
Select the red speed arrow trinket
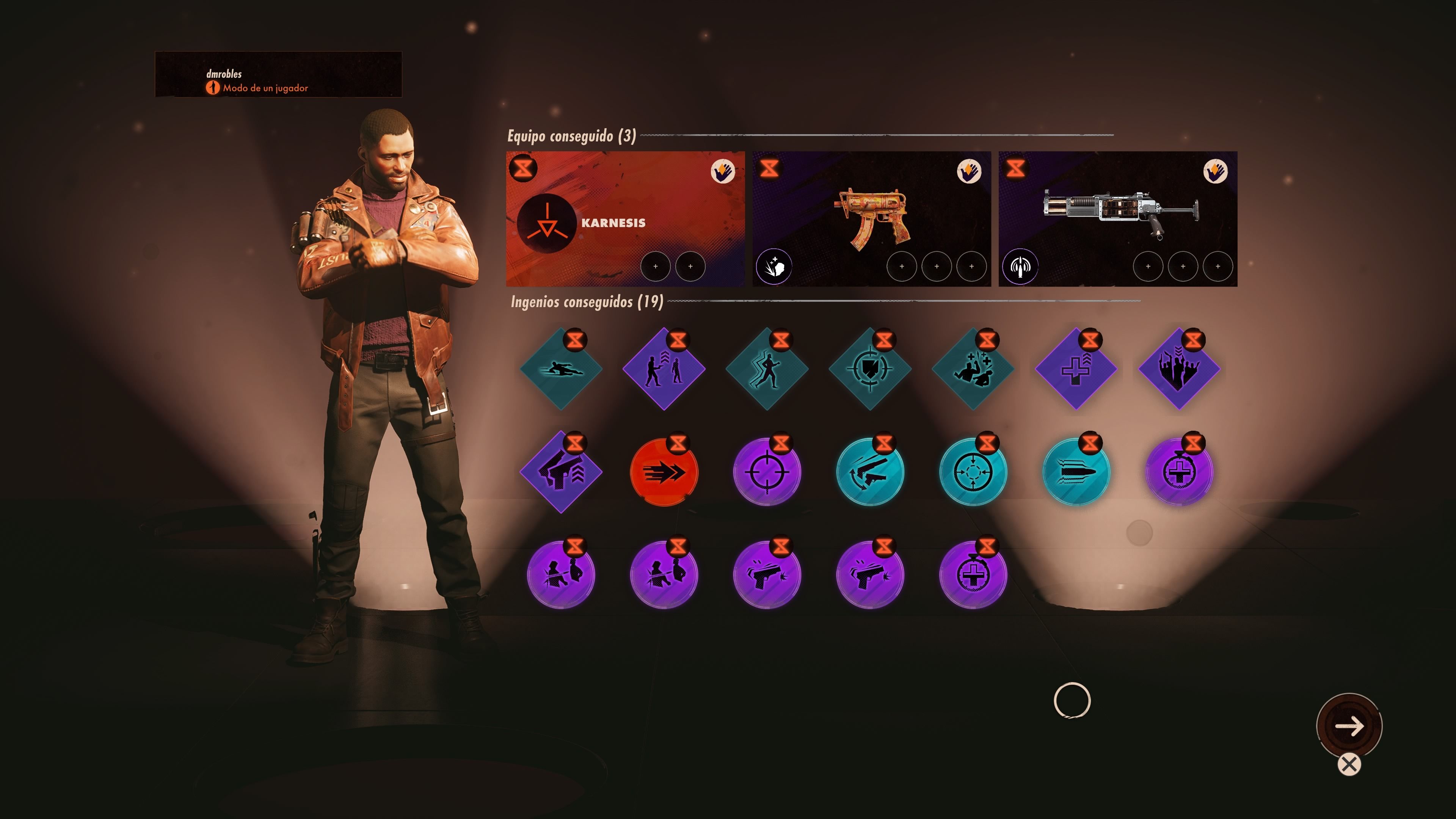[x=664, y=472]
